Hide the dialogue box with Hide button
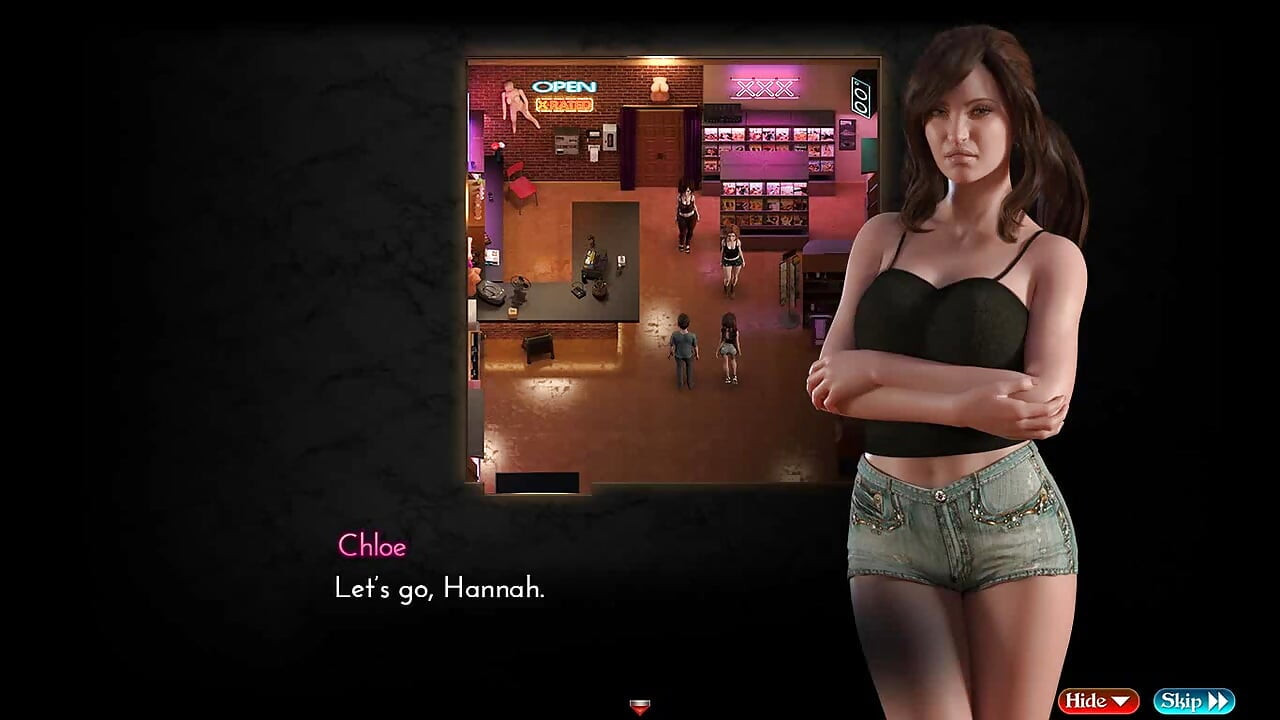The height and width of the screenshot is (720, 1280). coord(1098,701)
